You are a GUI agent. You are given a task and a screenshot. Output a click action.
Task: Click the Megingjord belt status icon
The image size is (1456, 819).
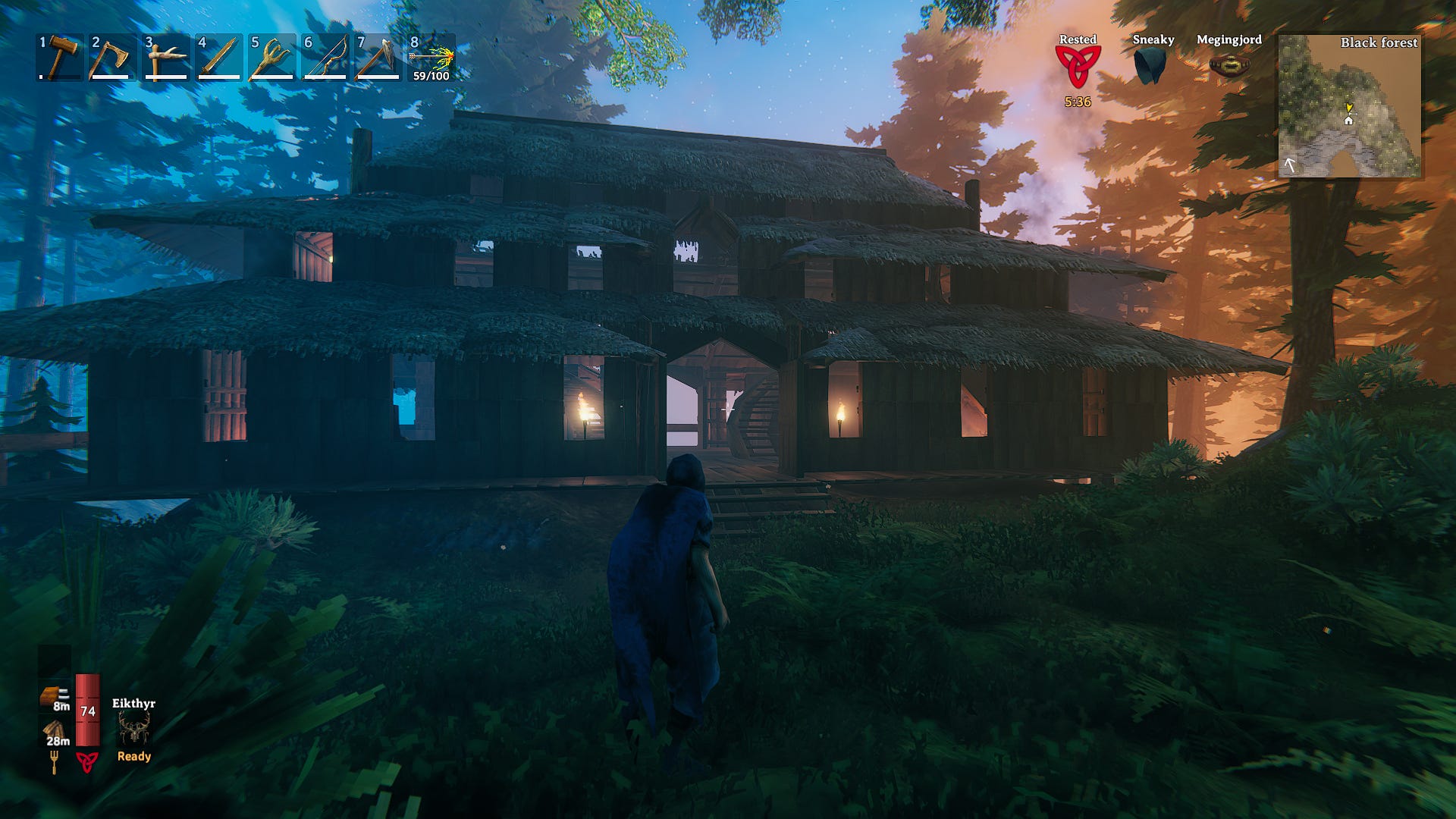(1228, 66)
